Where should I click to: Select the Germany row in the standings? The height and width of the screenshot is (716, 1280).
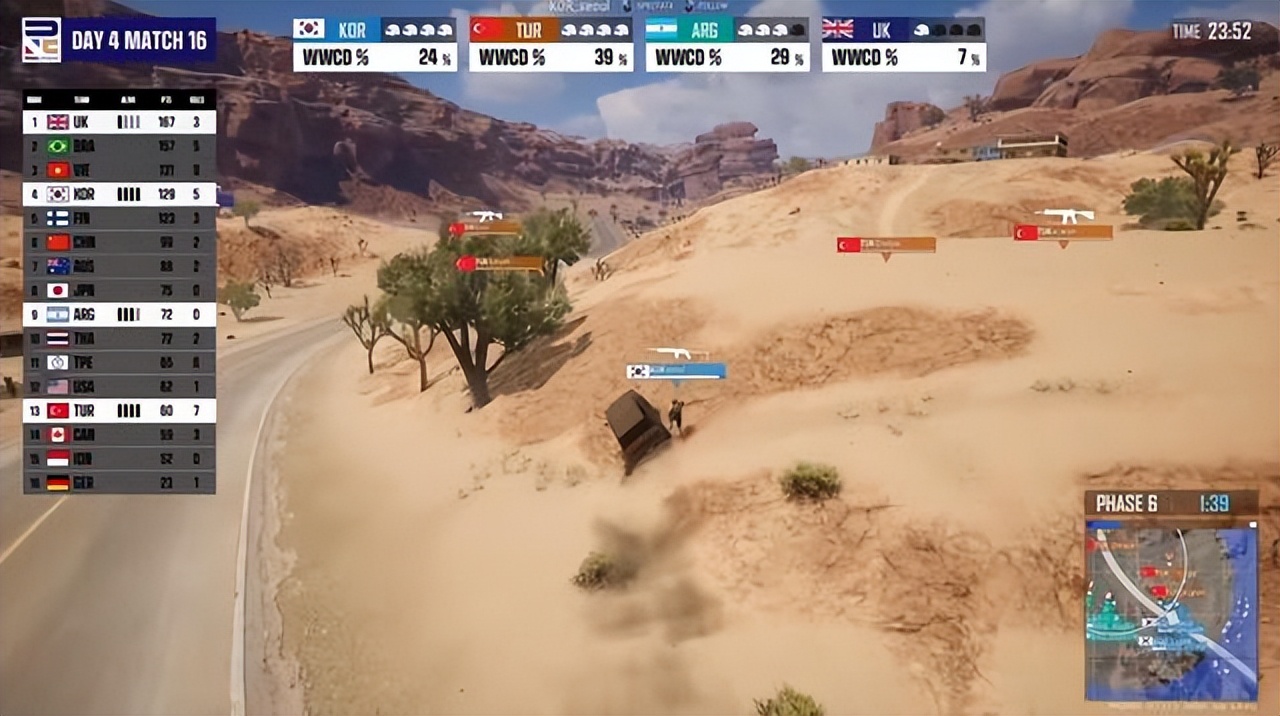click(119, 483)
